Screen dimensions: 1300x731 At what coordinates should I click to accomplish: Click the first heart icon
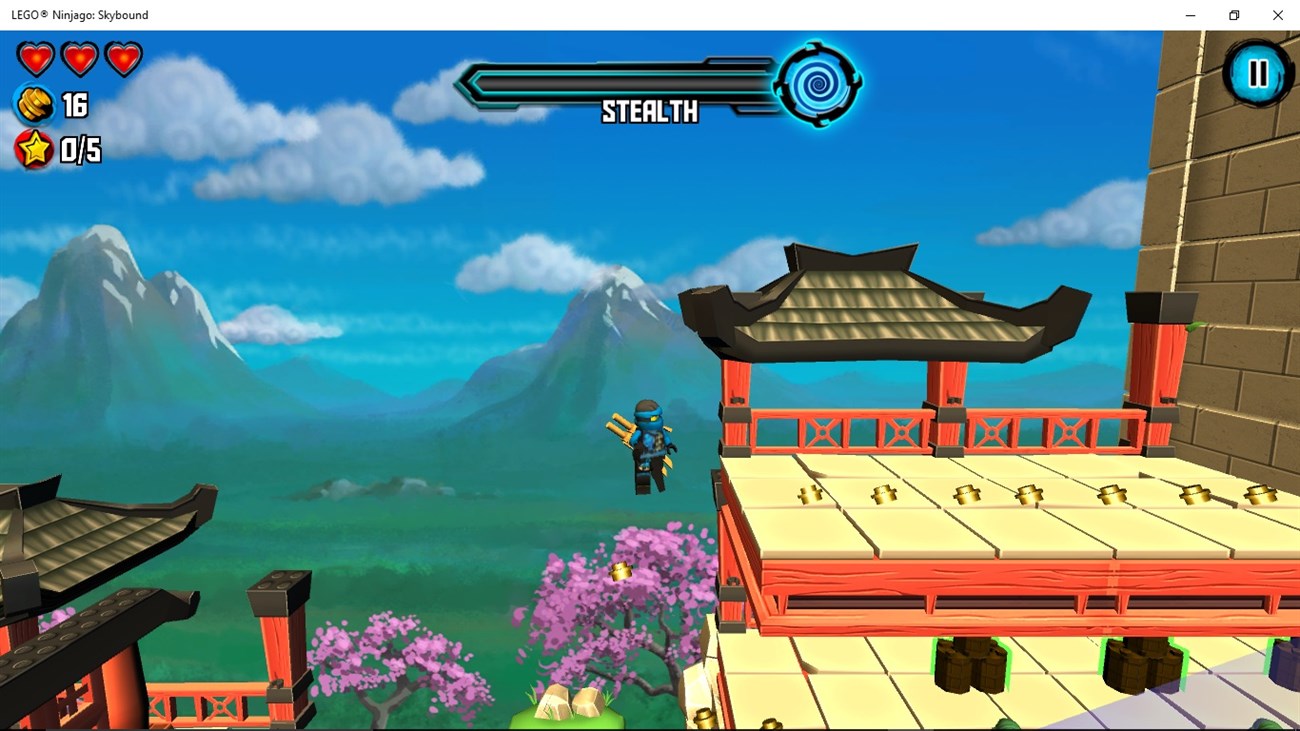pyautogui.click(x=35, y=57)
